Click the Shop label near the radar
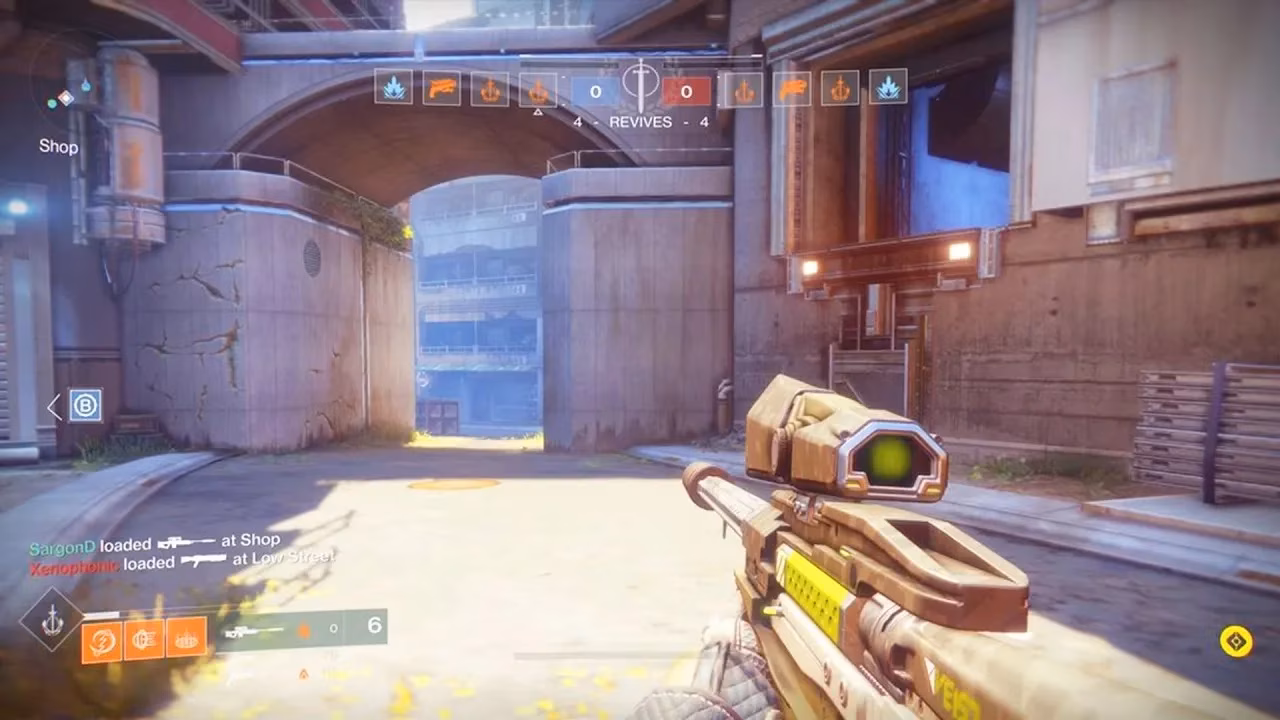 (57, 147)
